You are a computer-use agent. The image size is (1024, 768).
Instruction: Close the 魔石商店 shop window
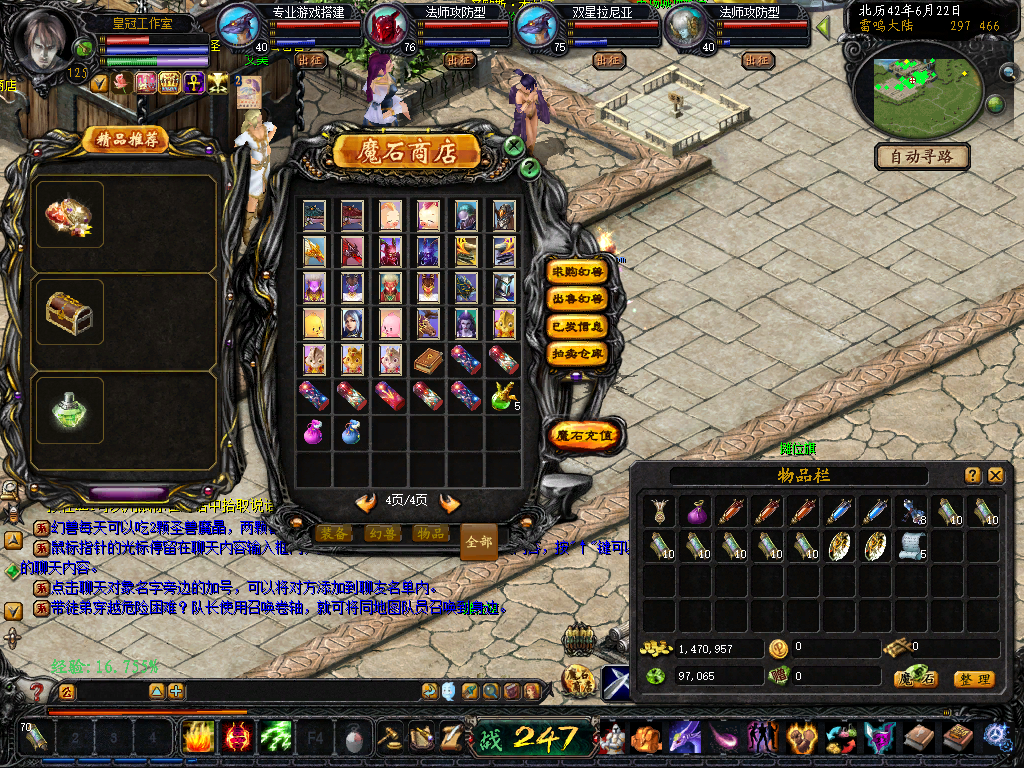point(514,146)
